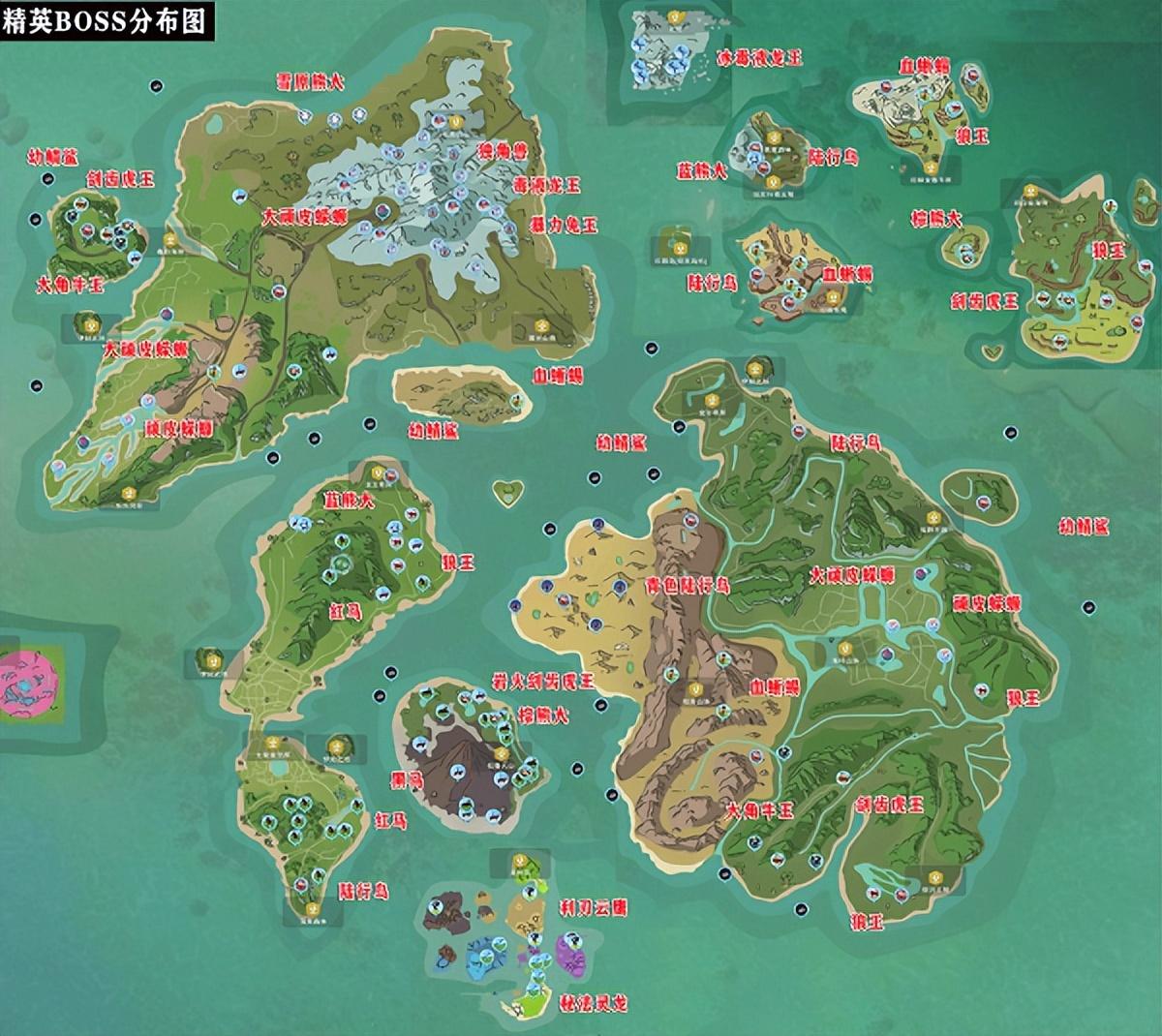This screenshot has height=1036, width=1162.
Task: Choose the 独角兽 map label
Action: [504, 151]
